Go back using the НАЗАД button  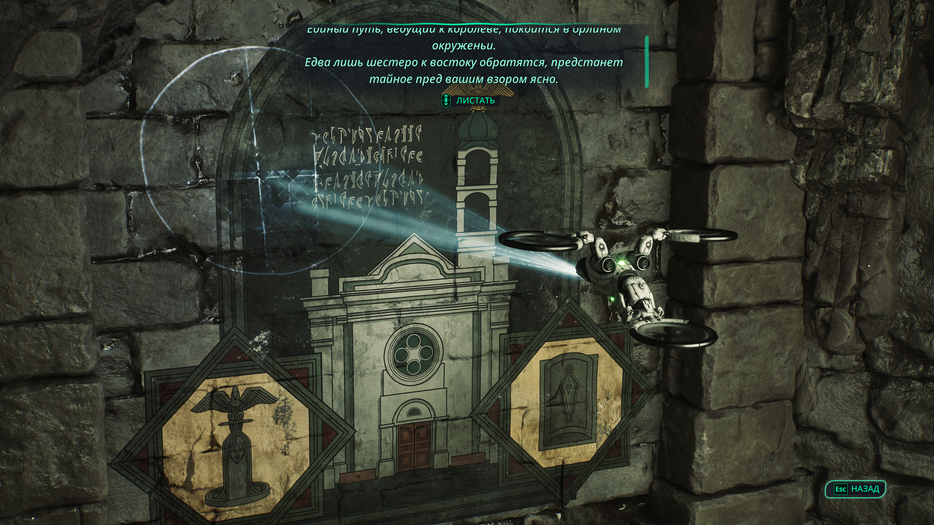pyautogui.click(x=856, y=489)
